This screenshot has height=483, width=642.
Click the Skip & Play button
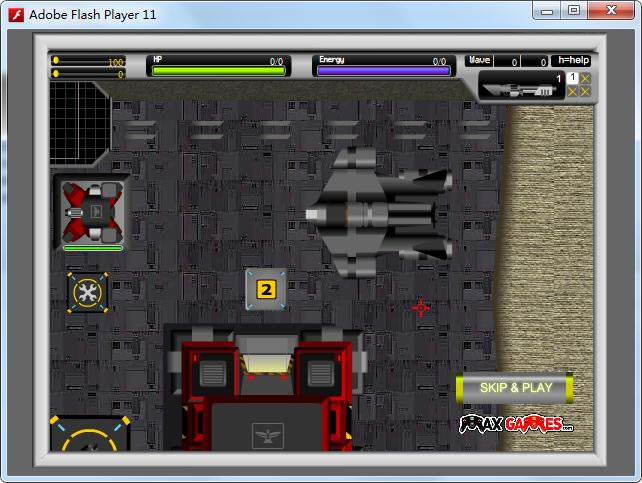click(515, 387)
